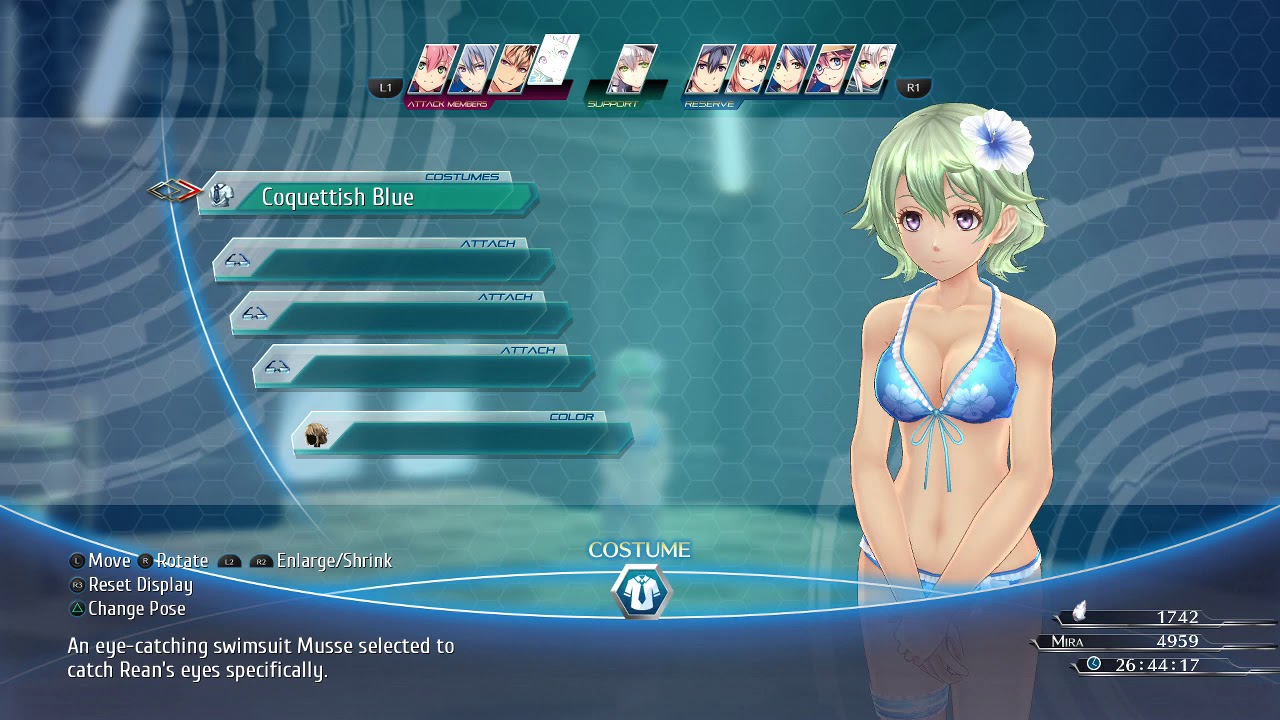Open the Color slot with hair icon
The height and width of the screenshot is (720, 1280).
pos(462,437)
